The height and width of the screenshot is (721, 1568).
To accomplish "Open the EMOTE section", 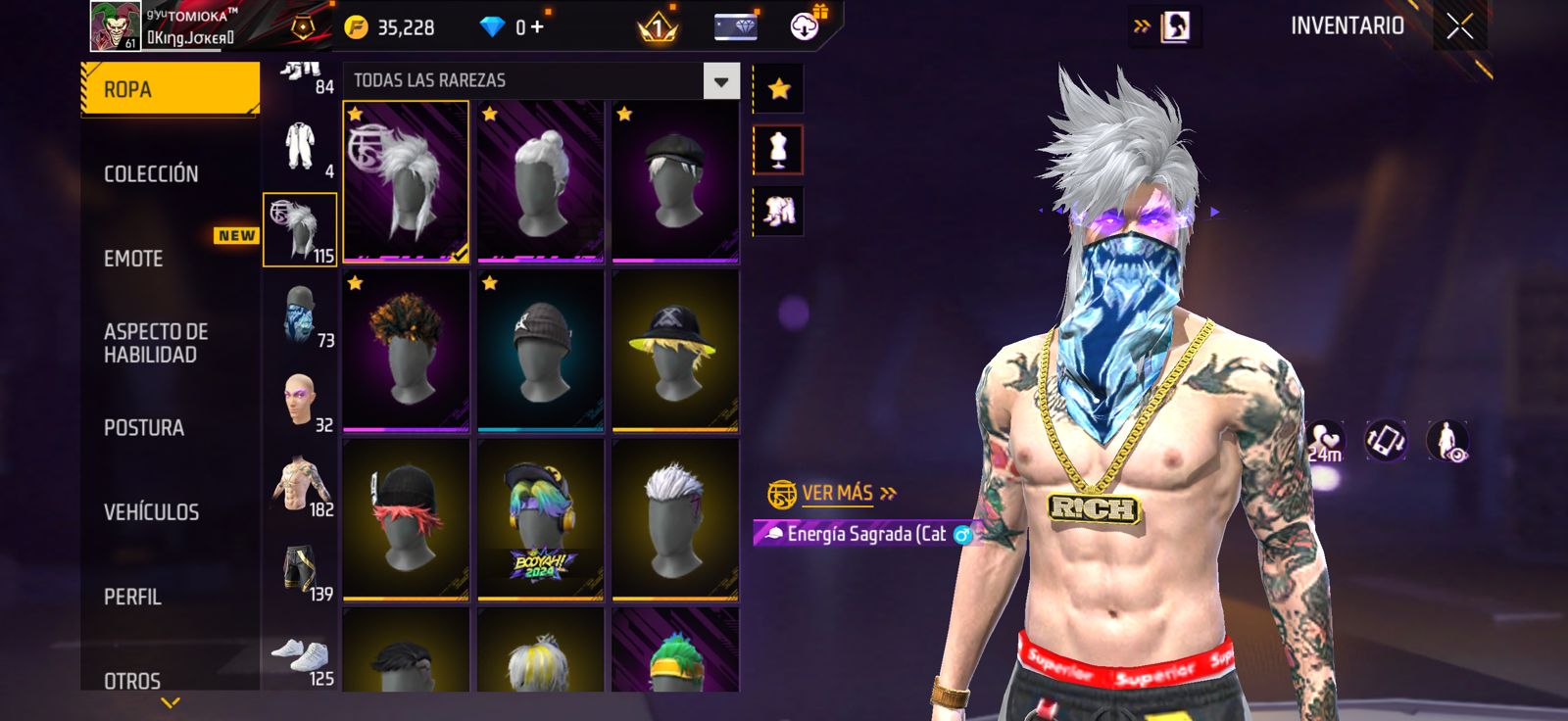I will pos(134,259).
